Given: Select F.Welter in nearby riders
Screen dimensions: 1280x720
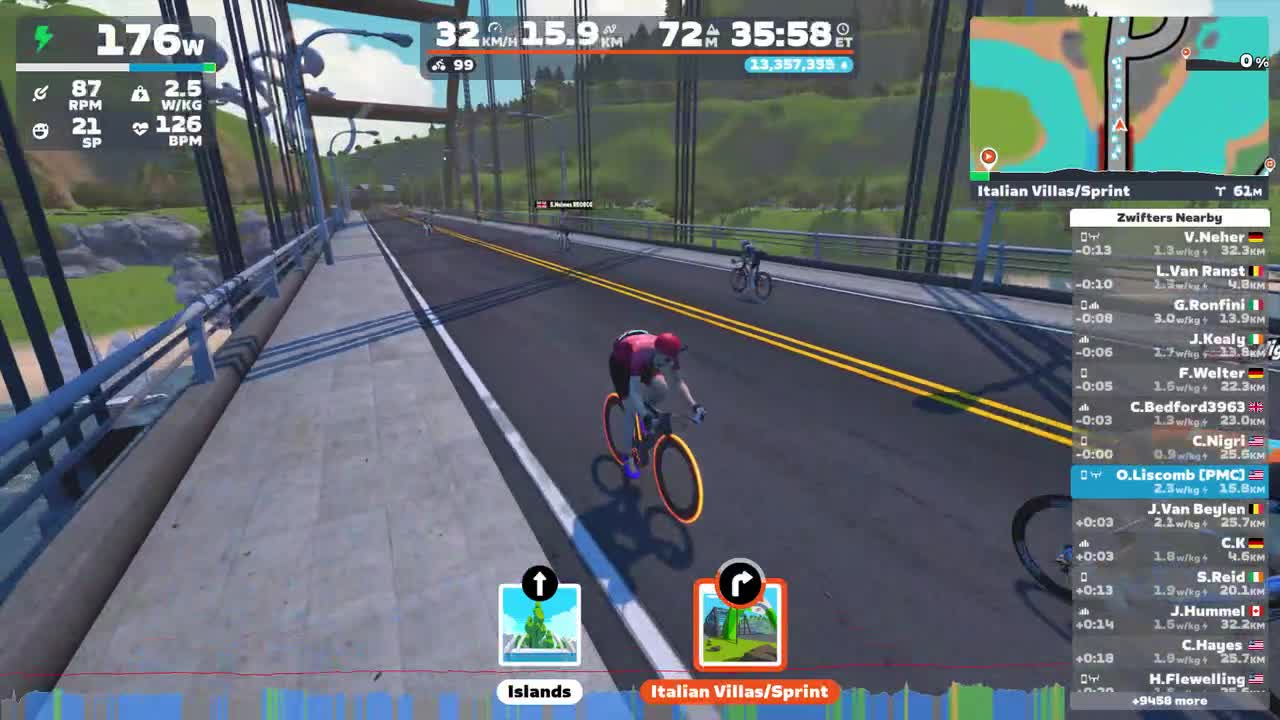Looking at the screenshot, I should (1169, 380).
